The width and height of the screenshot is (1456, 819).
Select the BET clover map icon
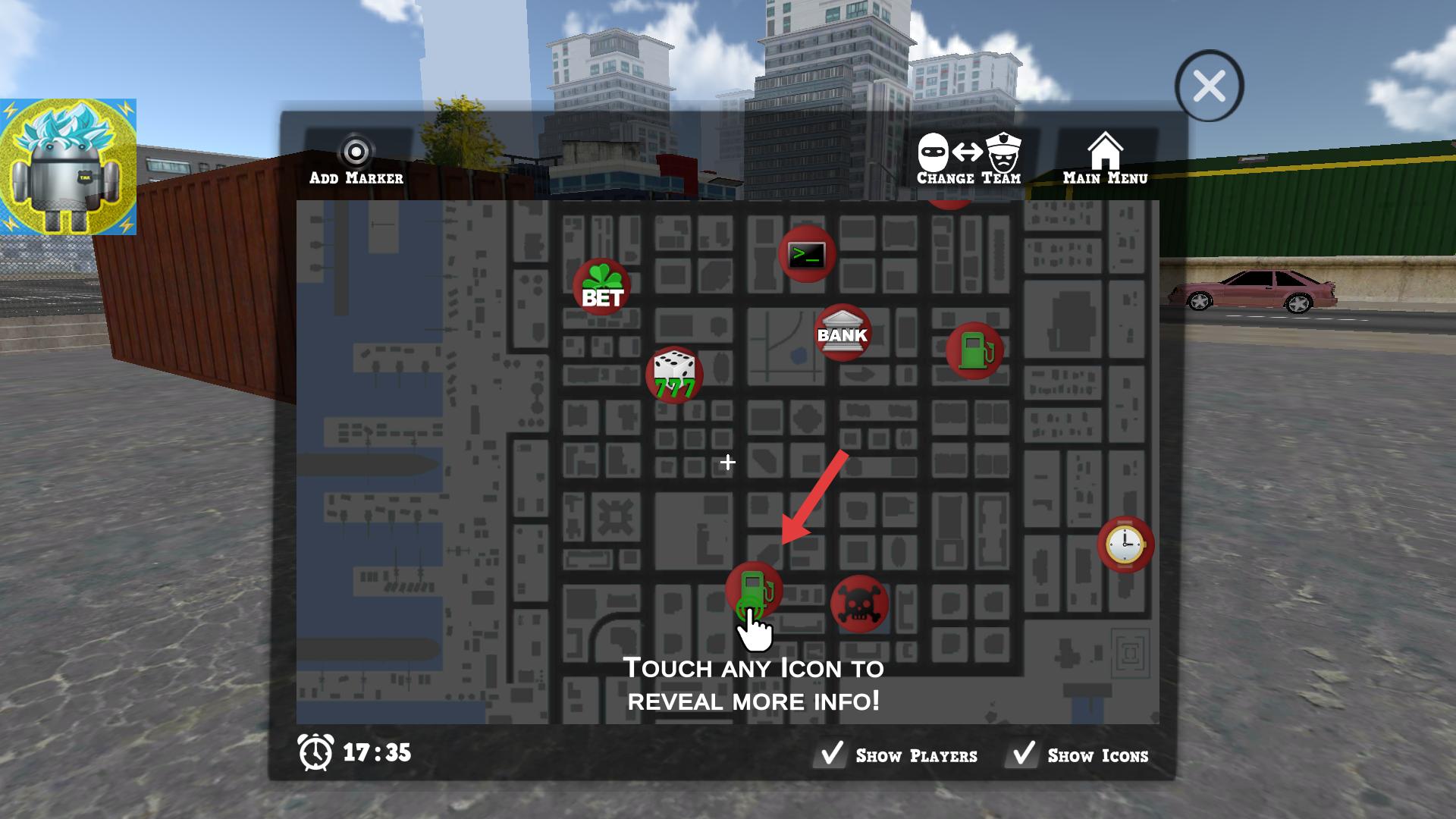pyautogui.click(x=602, y=287)
